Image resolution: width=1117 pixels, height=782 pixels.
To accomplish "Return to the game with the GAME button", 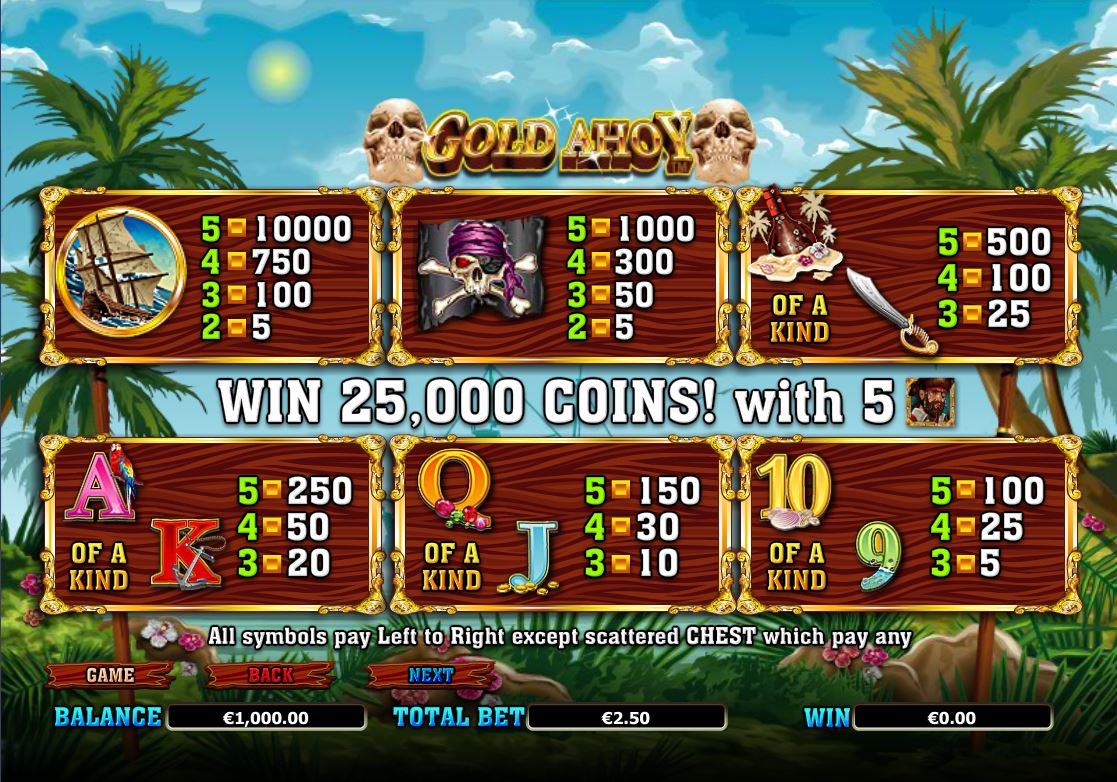I will coord(110,676).
